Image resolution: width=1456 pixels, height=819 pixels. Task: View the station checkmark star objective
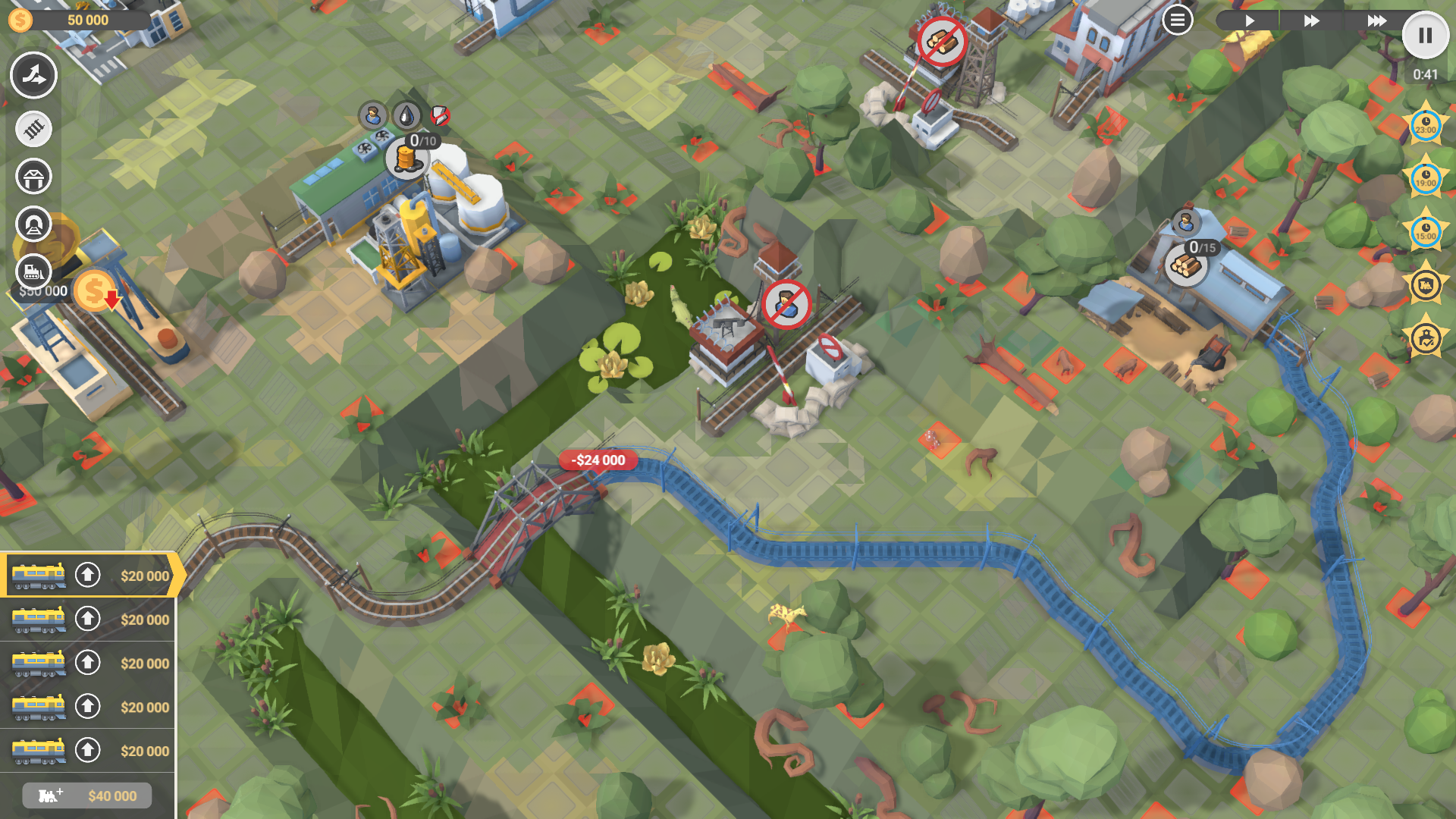1425,338
